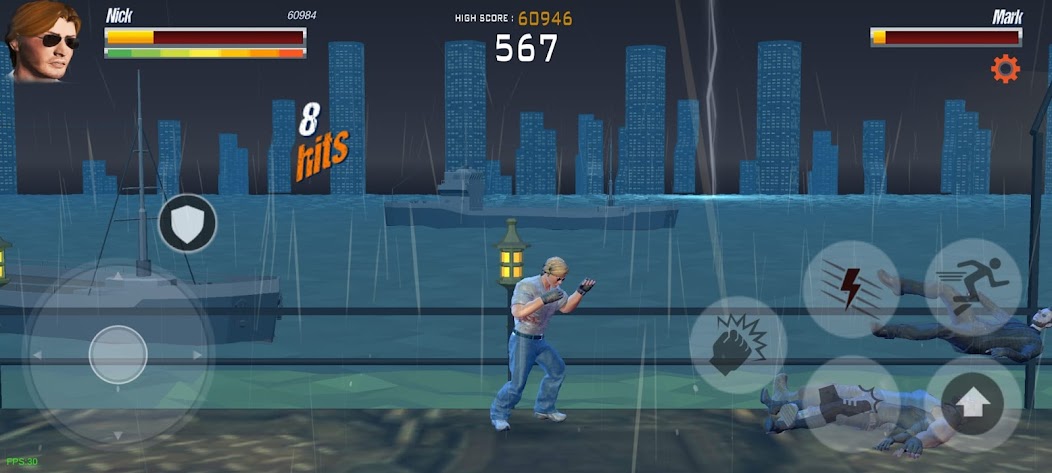1052x473 pixels.
Task: Tap the up-arrow jump button
Action: [x=974, y=404]
